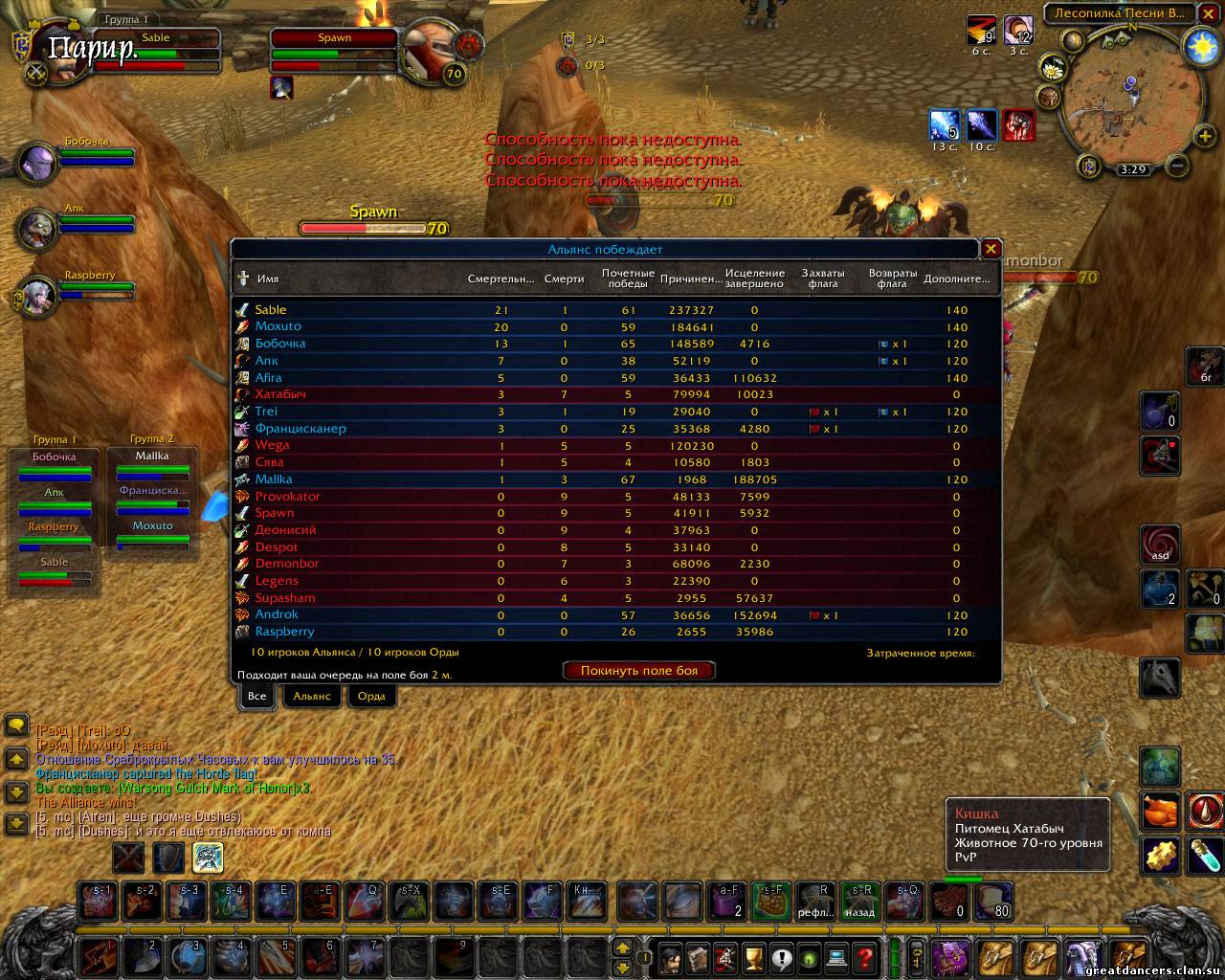Select the Все scoreboard tab
Image resolution: width=1225 pixels, height=980 pixels.
257,696
